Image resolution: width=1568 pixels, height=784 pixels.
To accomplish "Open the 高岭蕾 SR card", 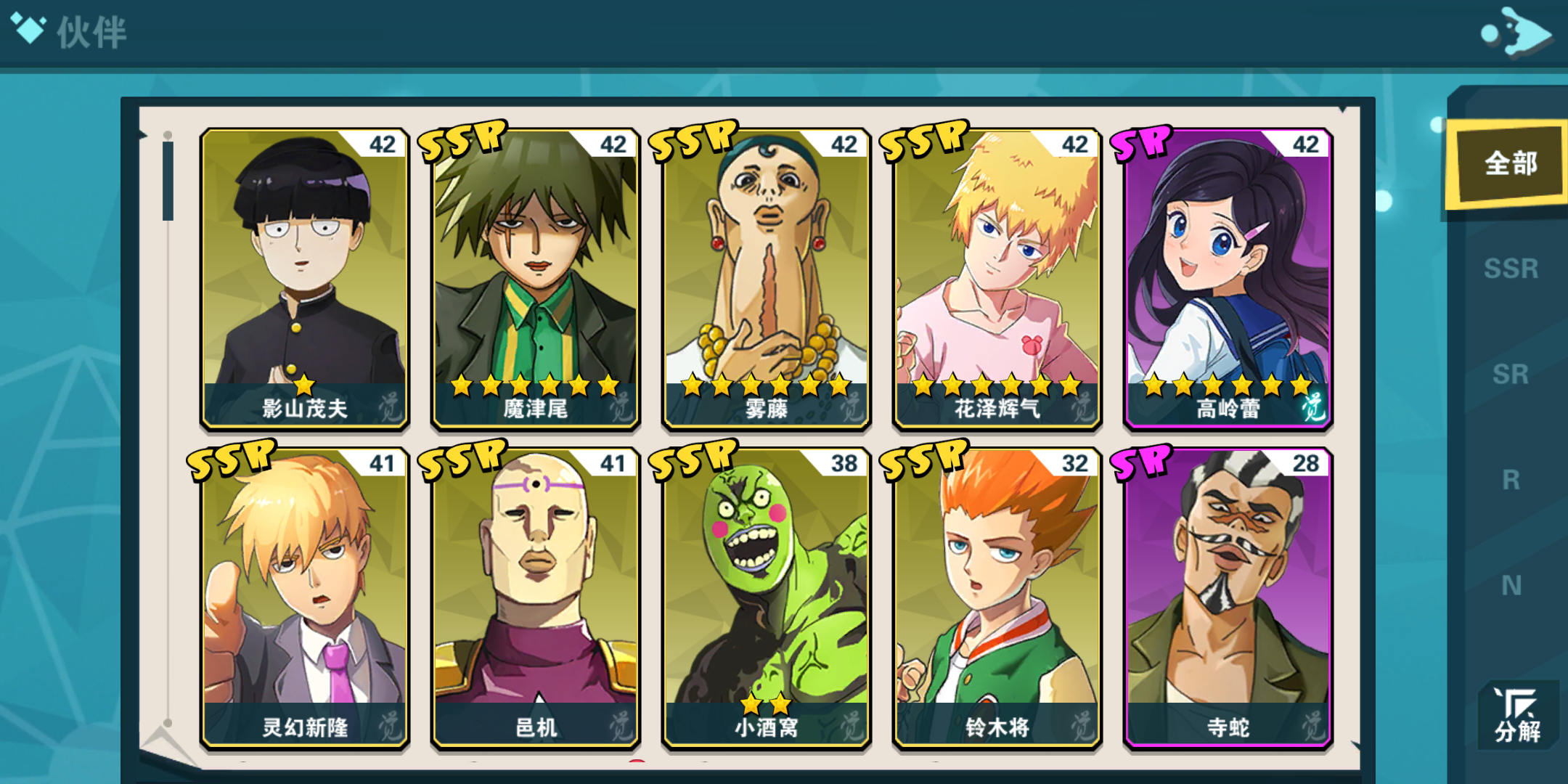I will coord(1228,279).
